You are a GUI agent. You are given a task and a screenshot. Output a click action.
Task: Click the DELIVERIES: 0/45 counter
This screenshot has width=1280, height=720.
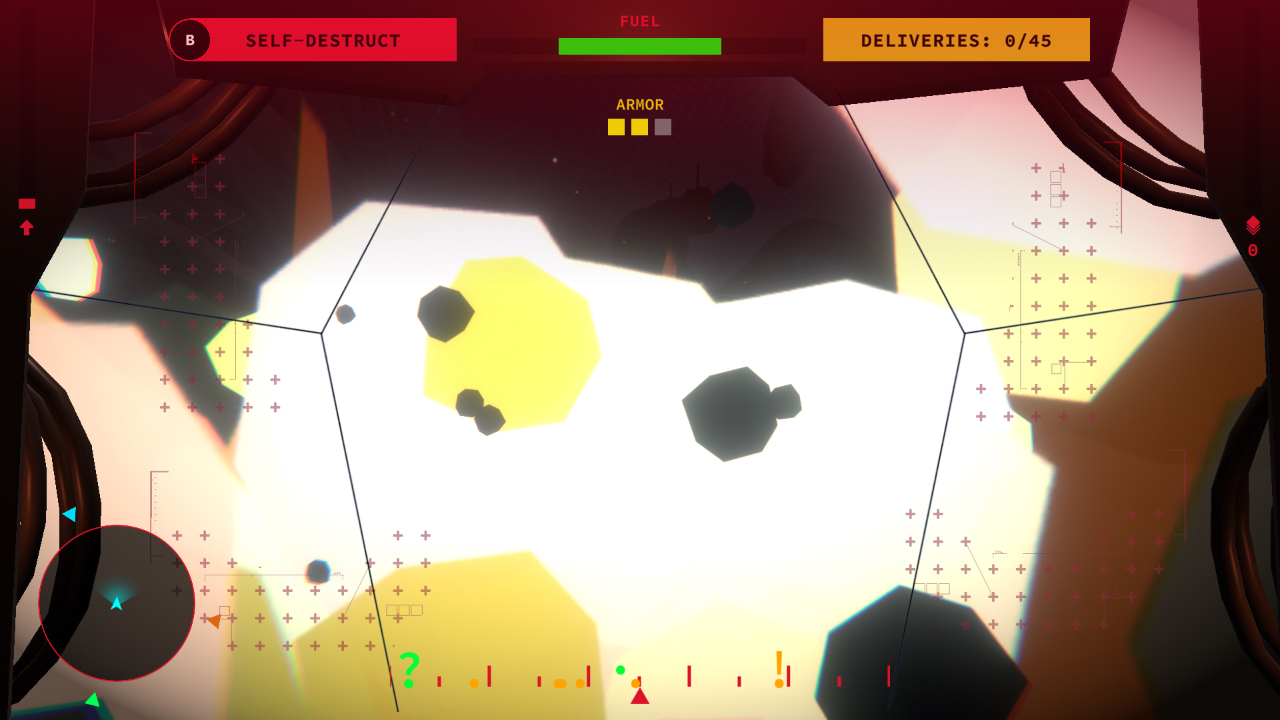(955, 39)
